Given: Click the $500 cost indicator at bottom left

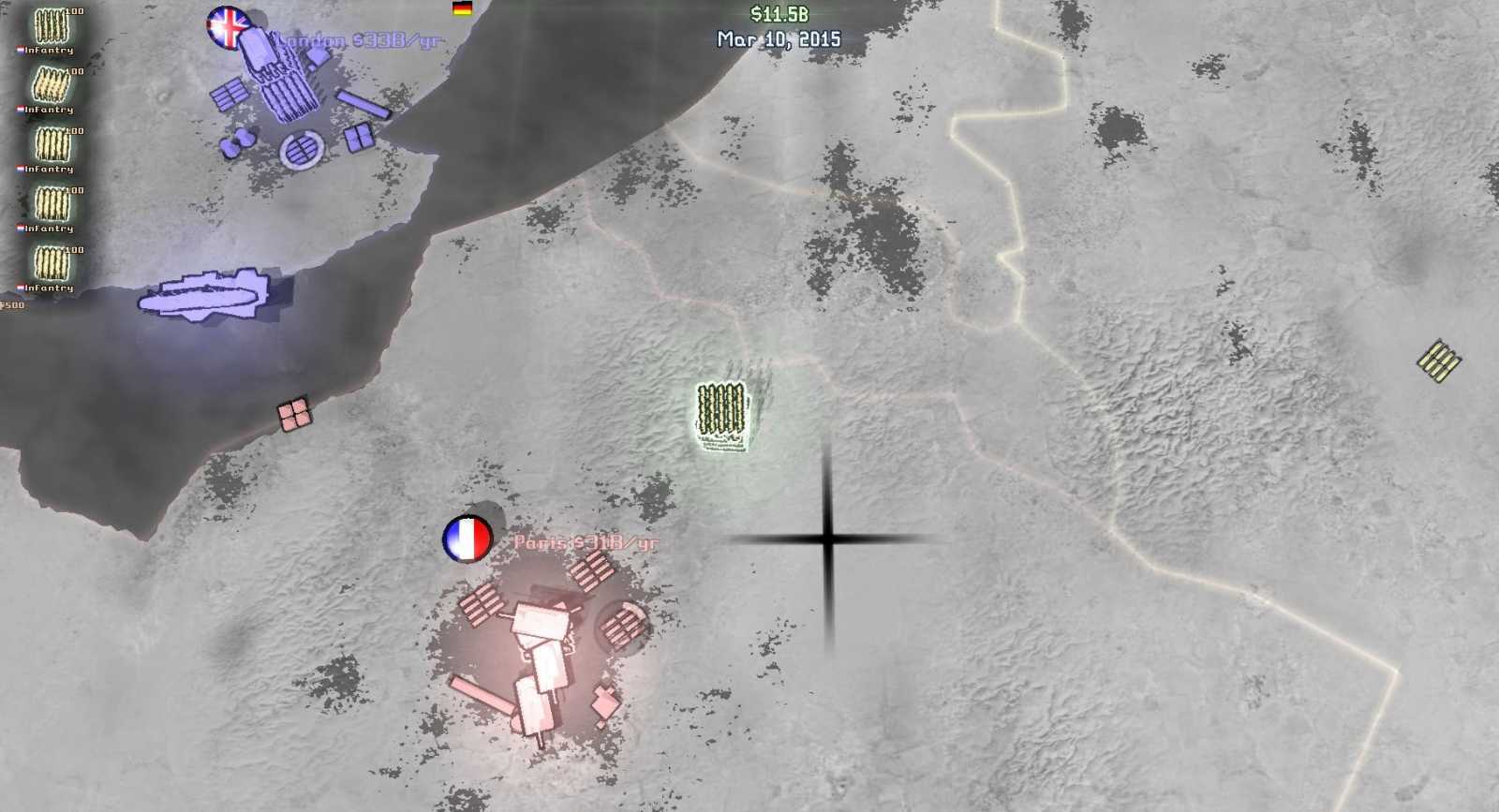Looking at the screenshot, I should (9, 304).
